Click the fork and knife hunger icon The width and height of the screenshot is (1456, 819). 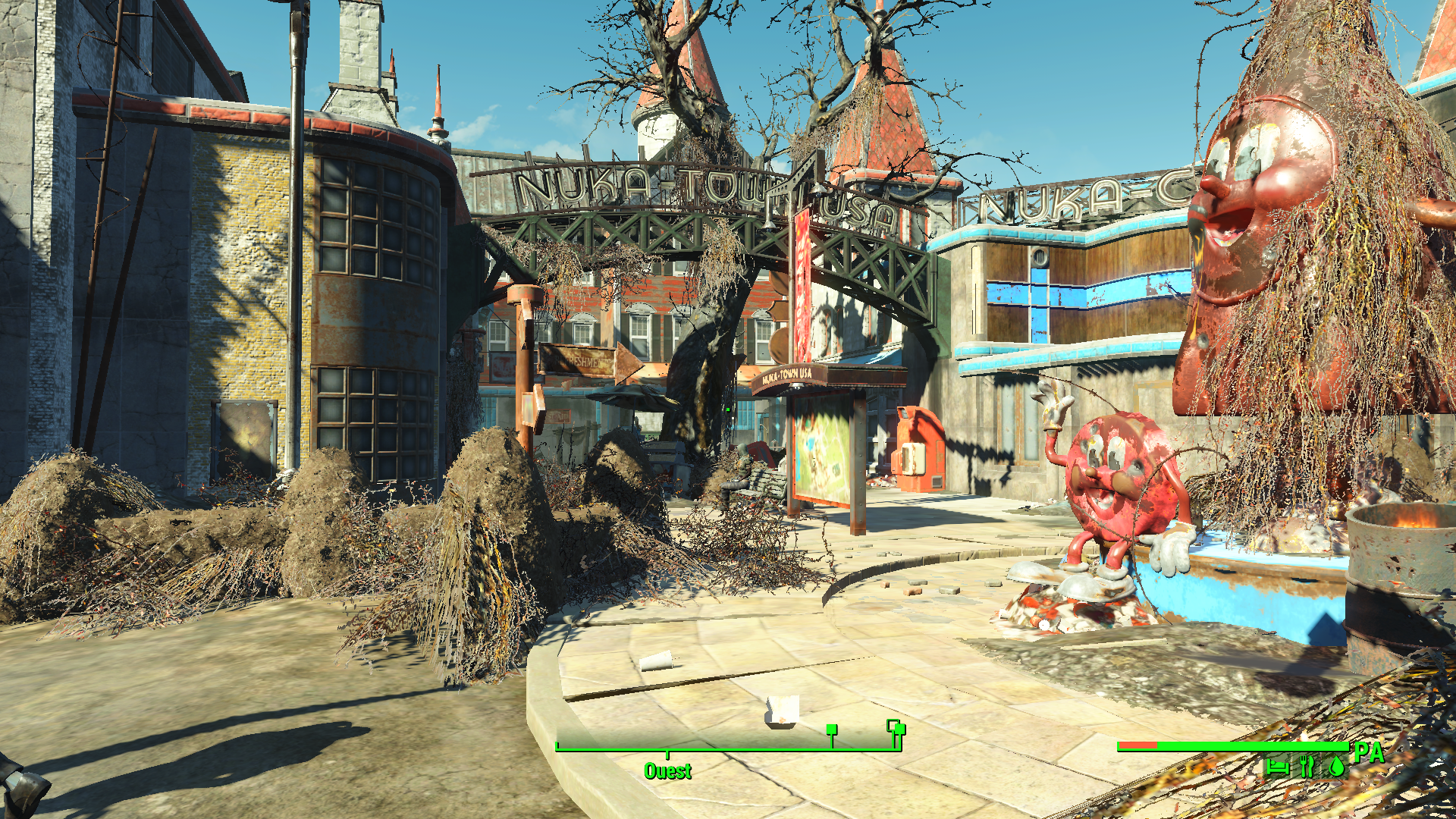coord(1306,766)
